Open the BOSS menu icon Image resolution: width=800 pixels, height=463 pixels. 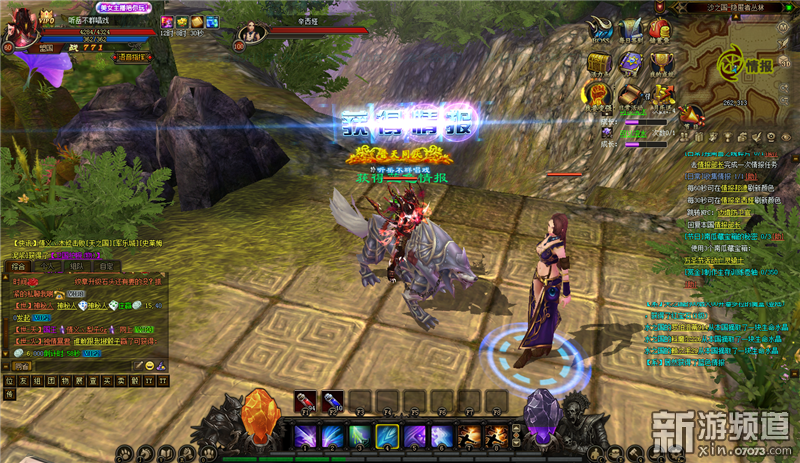point(600,30)
